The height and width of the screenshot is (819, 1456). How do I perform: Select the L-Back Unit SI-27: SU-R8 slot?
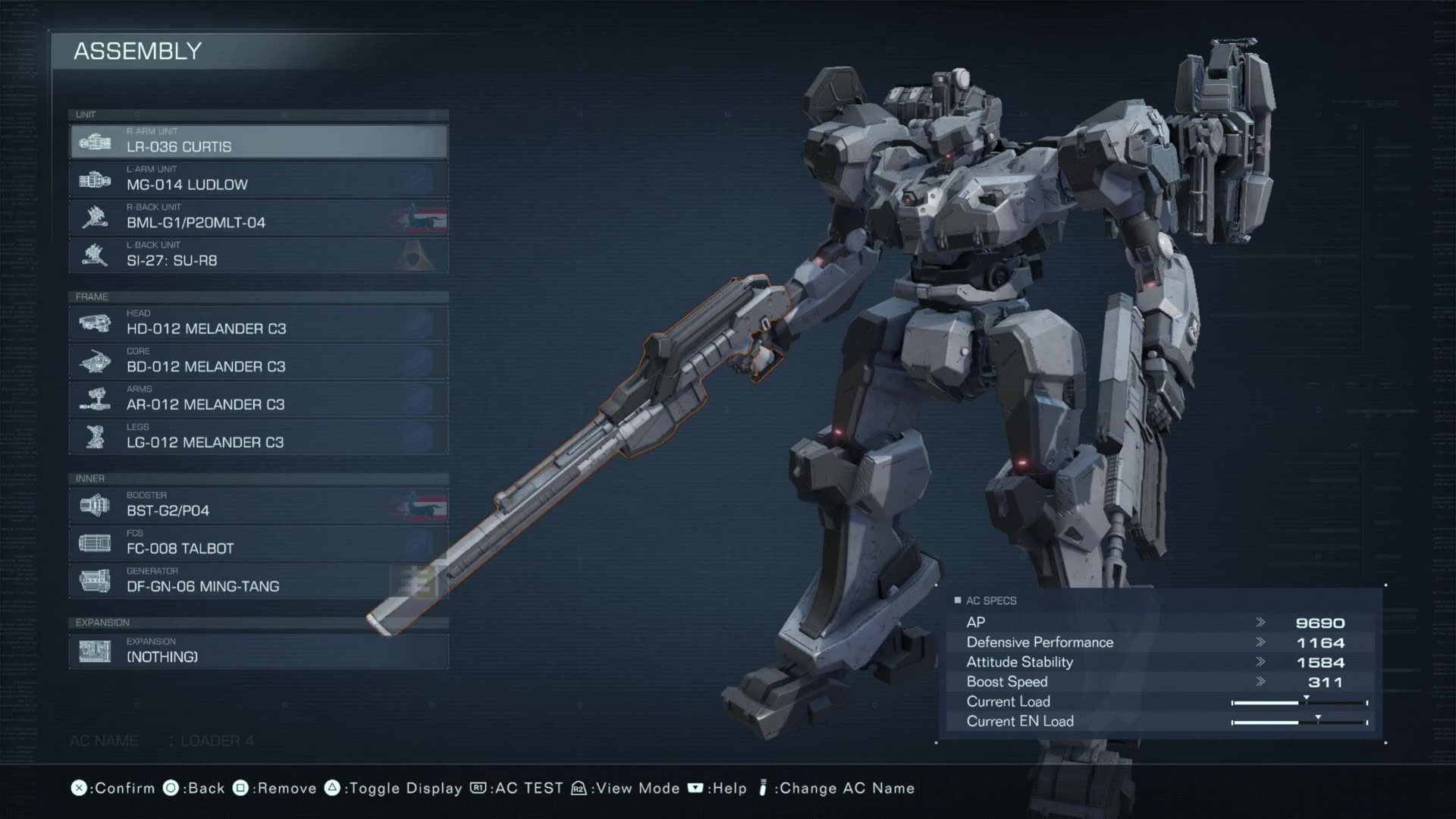point(258,256)
